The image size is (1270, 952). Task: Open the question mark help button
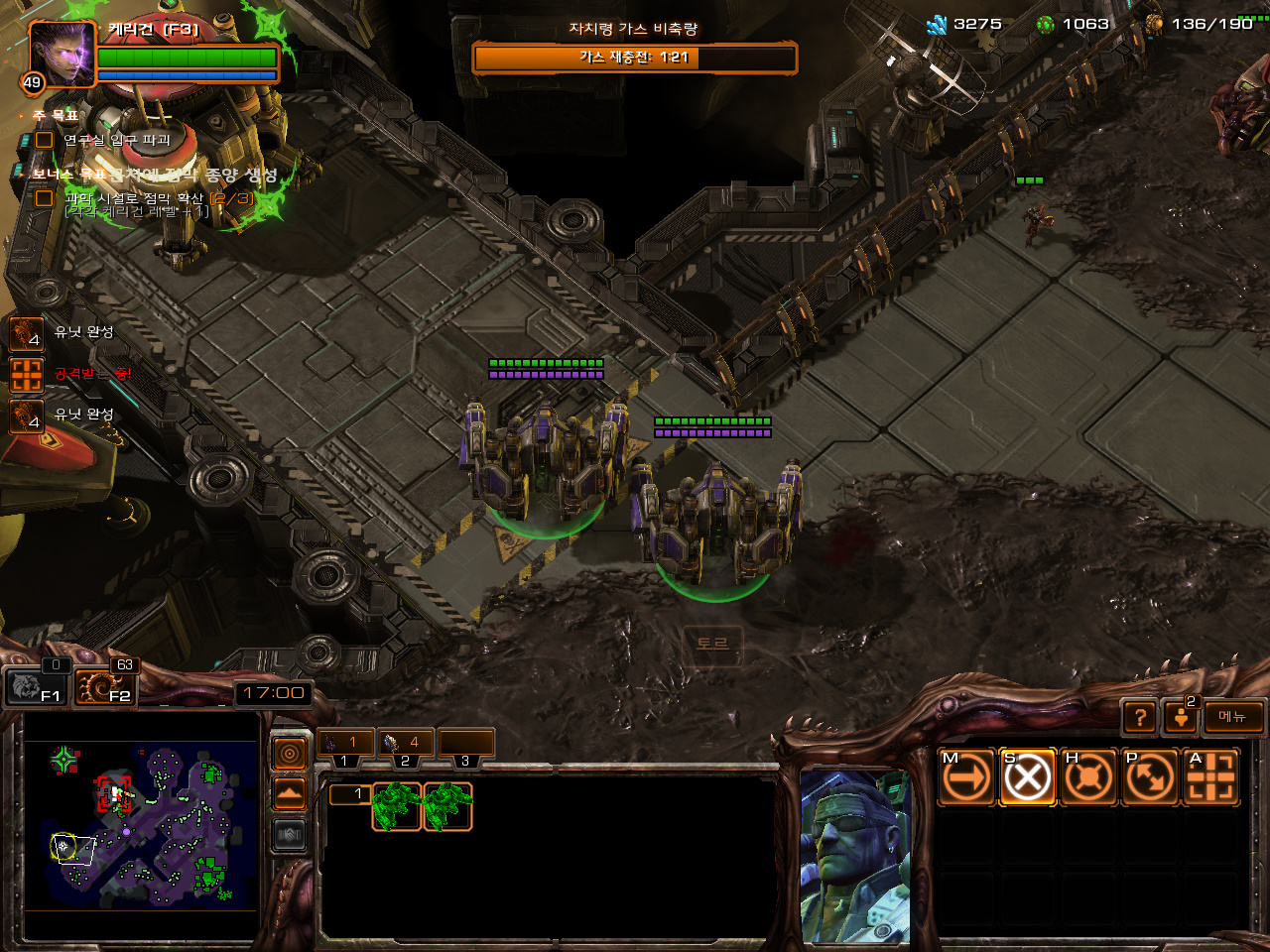(1140, 716)
